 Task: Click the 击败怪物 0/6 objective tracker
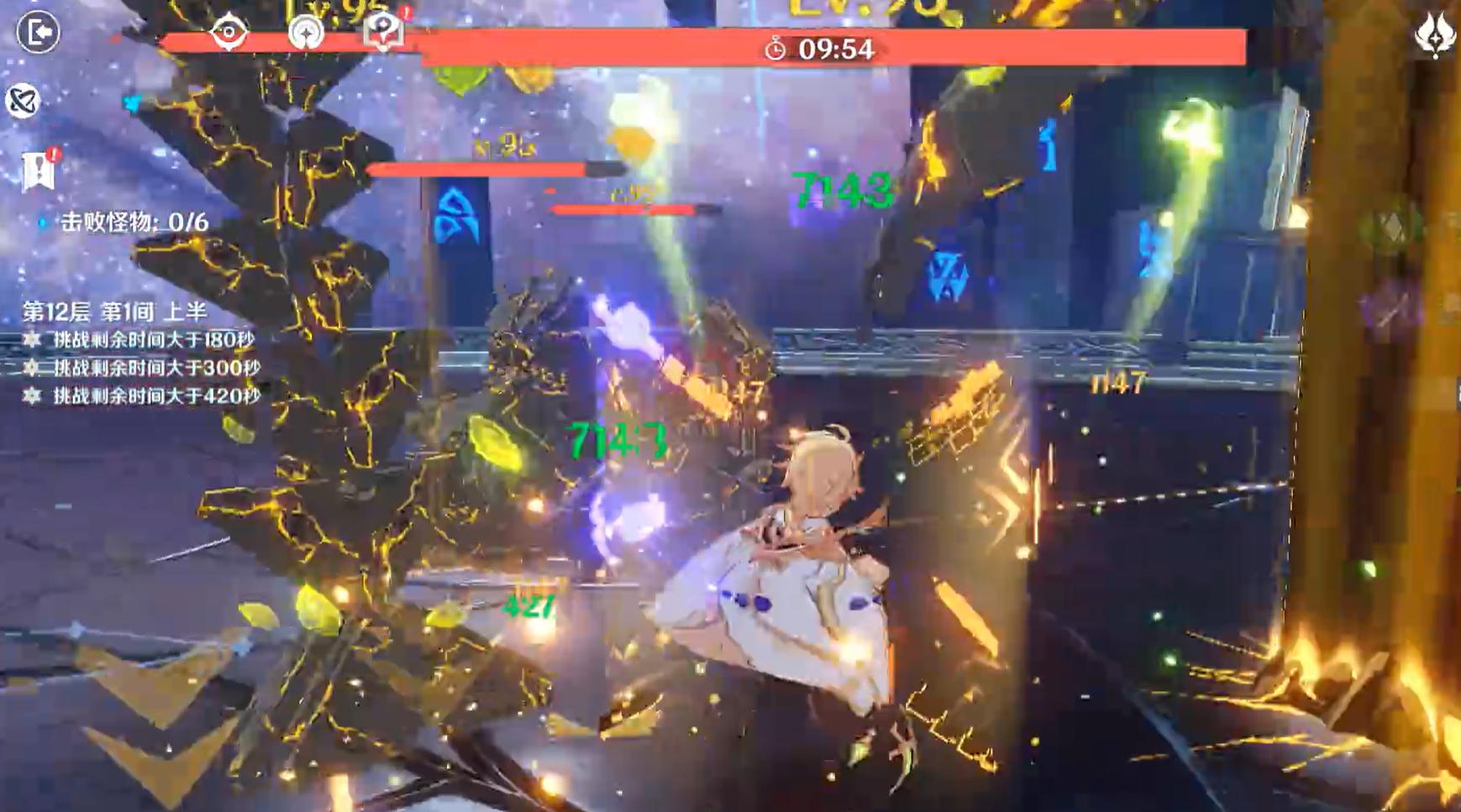pyautogui.click(x=134, y=222)
